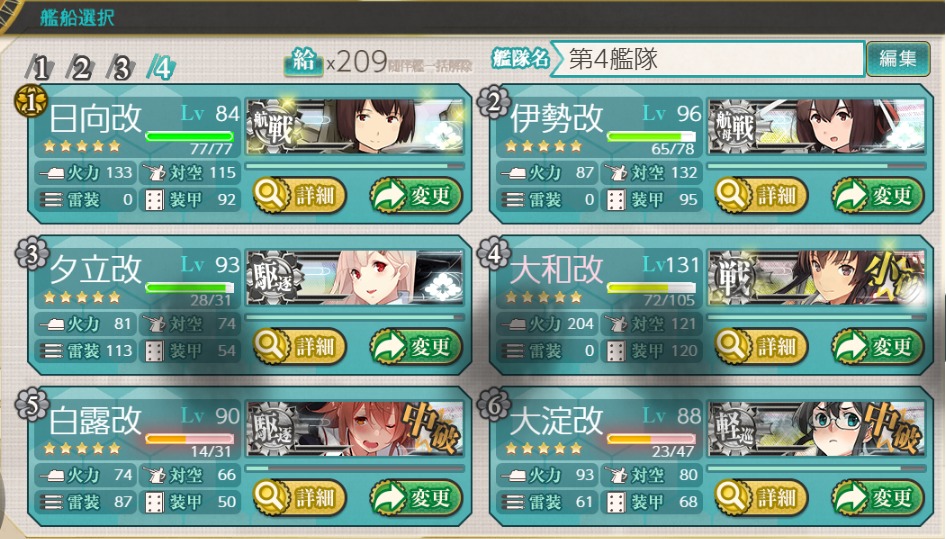Screen dimensions: 946x539
Task: Show 詳細 details for 伊勢改
Action: (761, 197)
